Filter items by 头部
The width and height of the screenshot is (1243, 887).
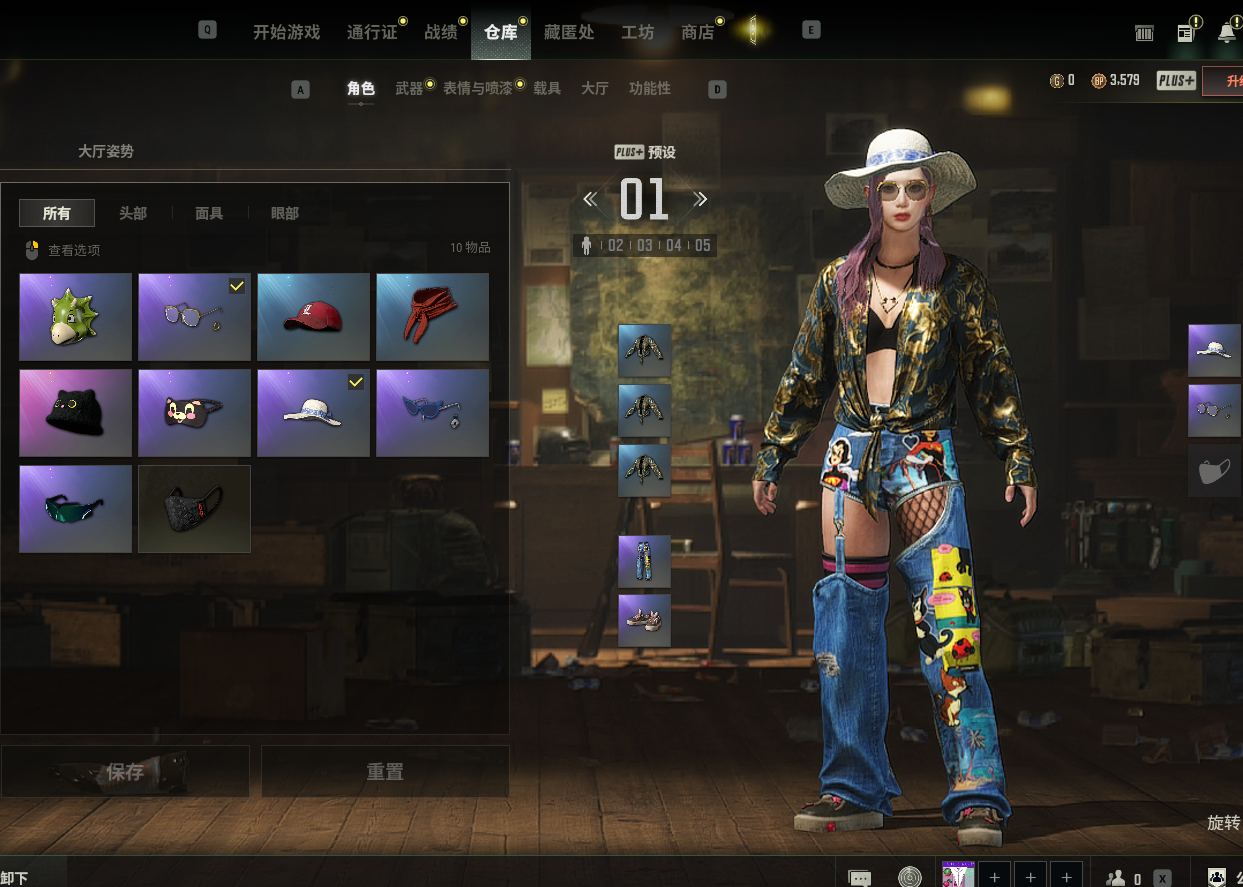133,213
